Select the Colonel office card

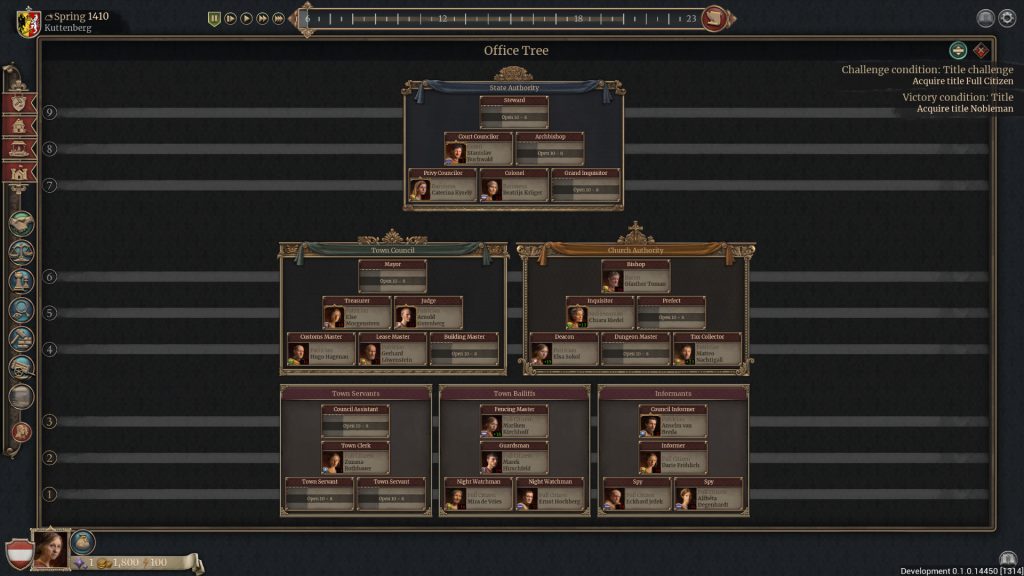[514, 185]
